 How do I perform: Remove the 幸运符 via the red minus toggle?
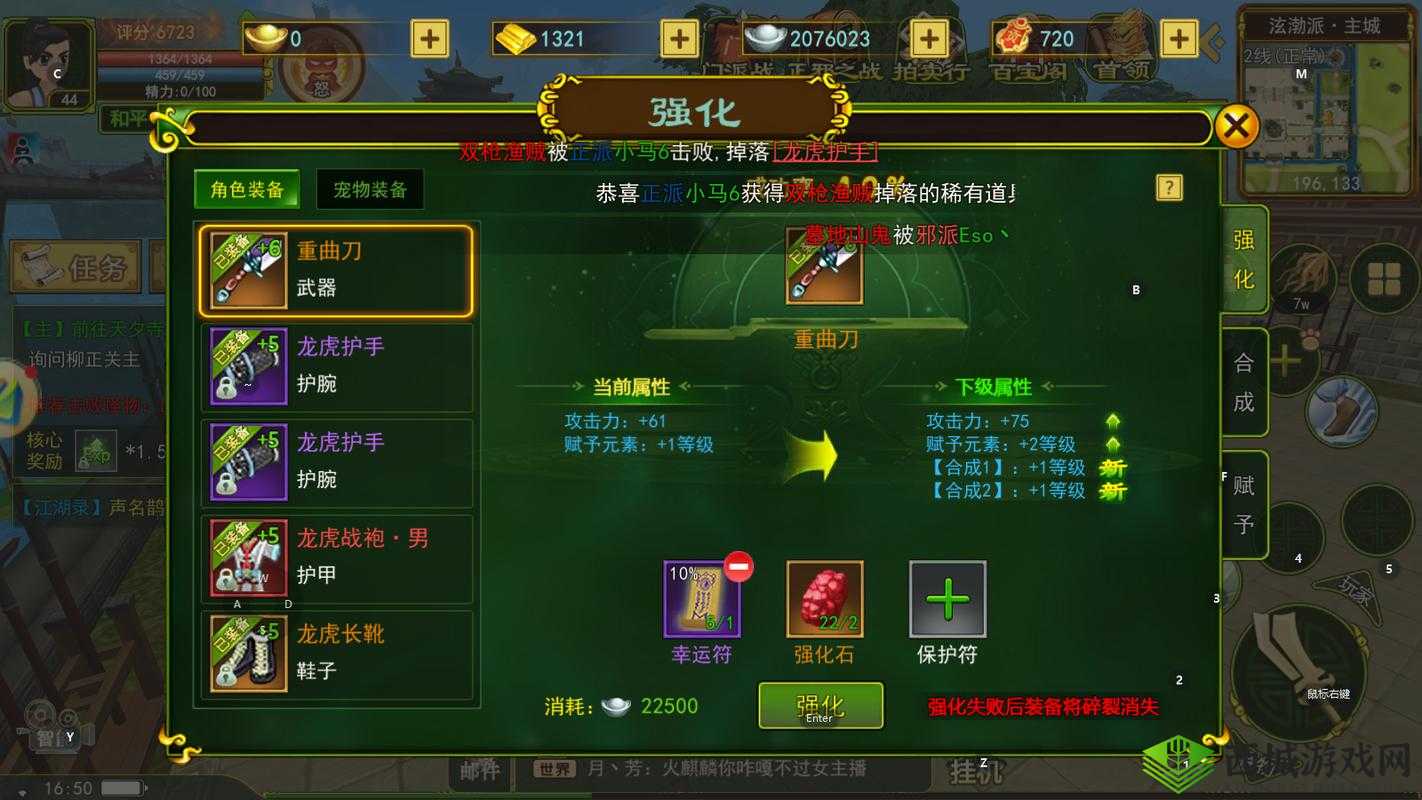(x=738, y=566)
